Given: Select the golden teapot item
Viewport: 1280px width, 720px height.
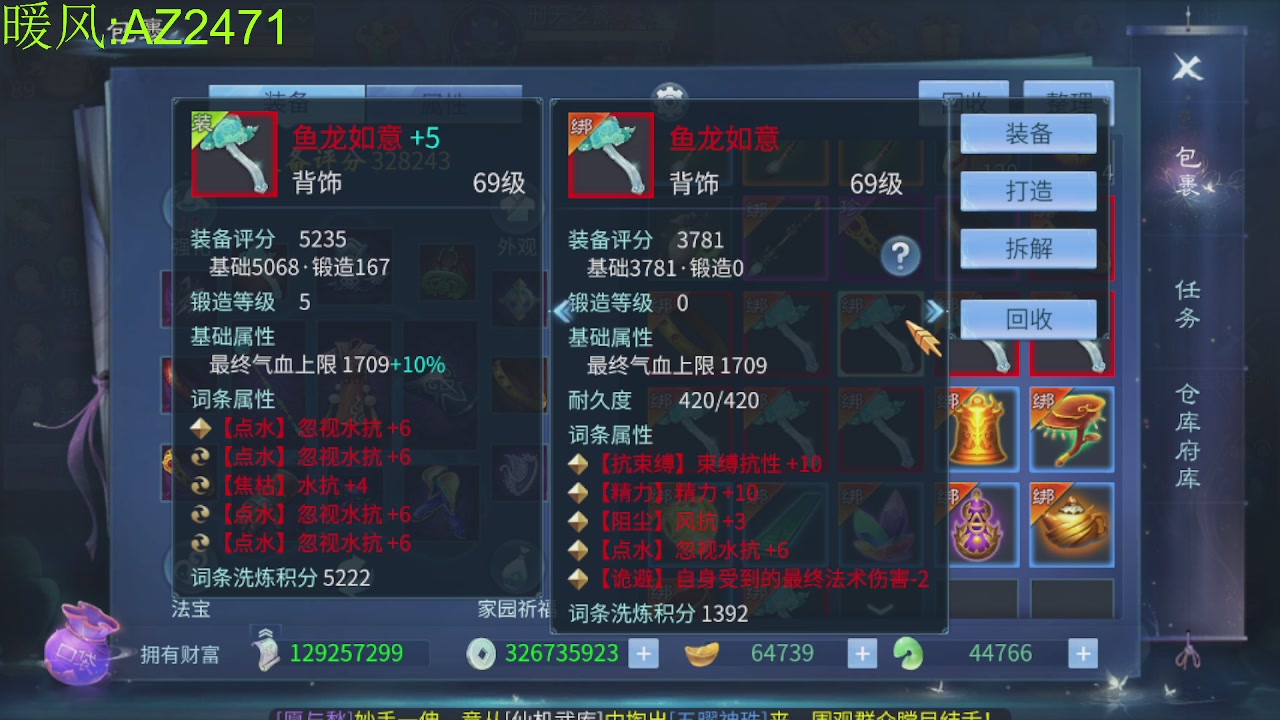Looking at the screenshot, I should [x=1072, y=523].
